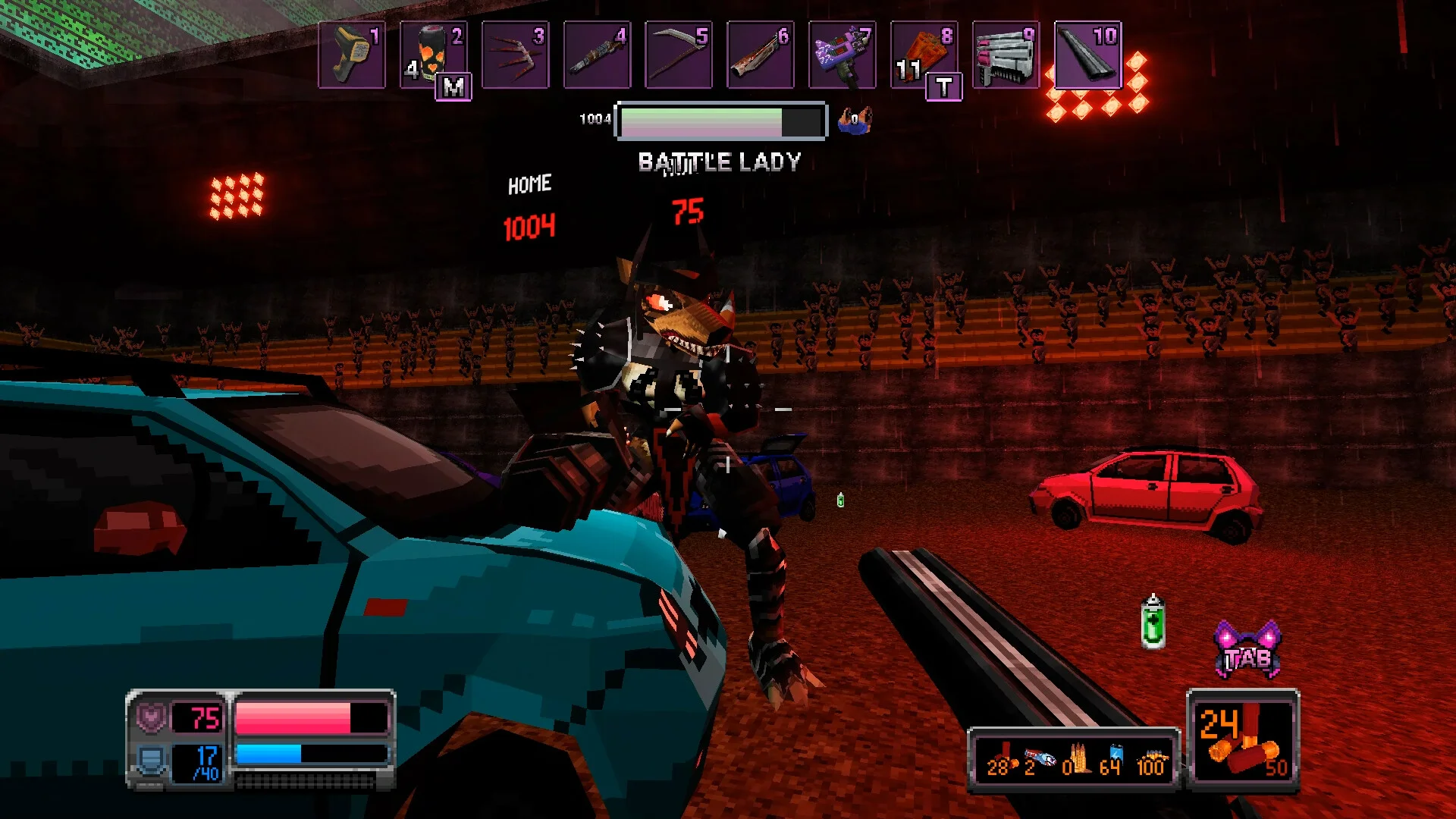Select the purple SMG in slot 7
Image resolution: width=1456 pixels, height=819 pixels.
[842, 55]
